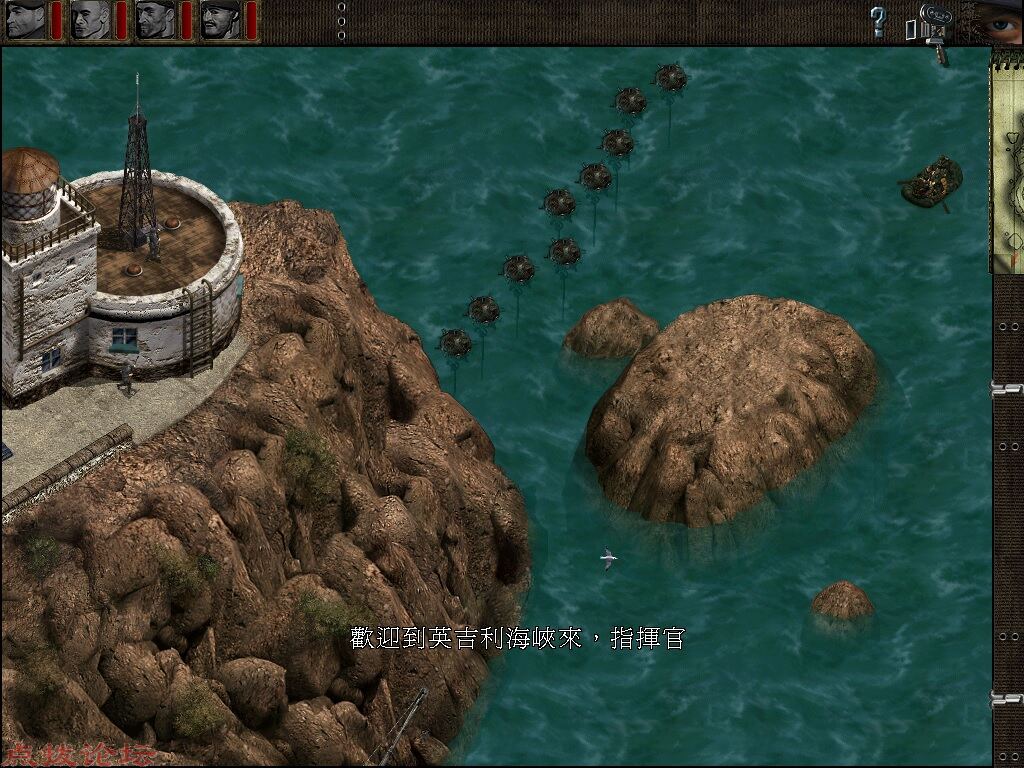Select the bald commando portrait
The height and width of the screenshot is (768, 1024).
click(90, 19)
